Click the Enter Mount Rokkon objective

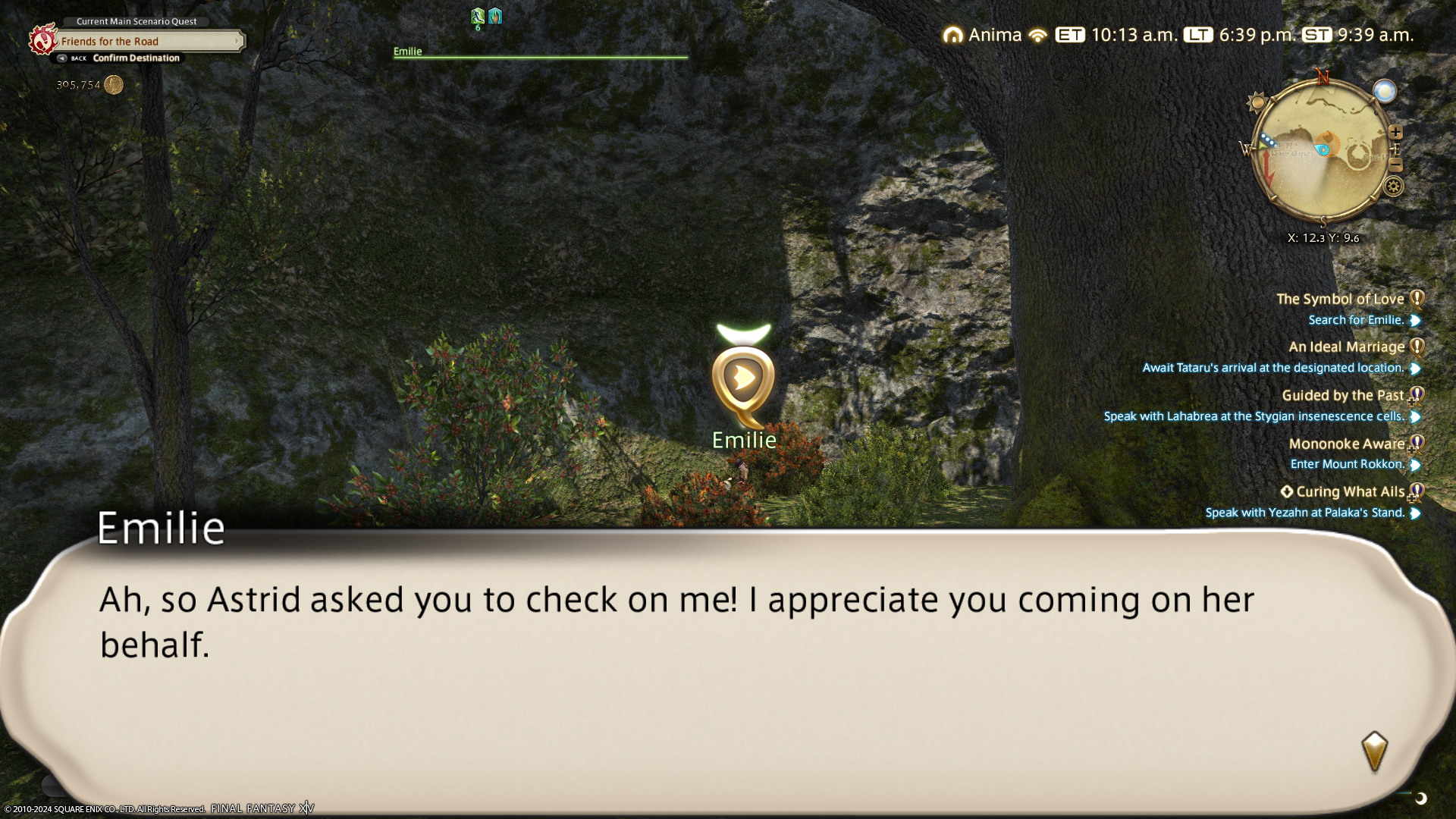tap(1347, 464)
